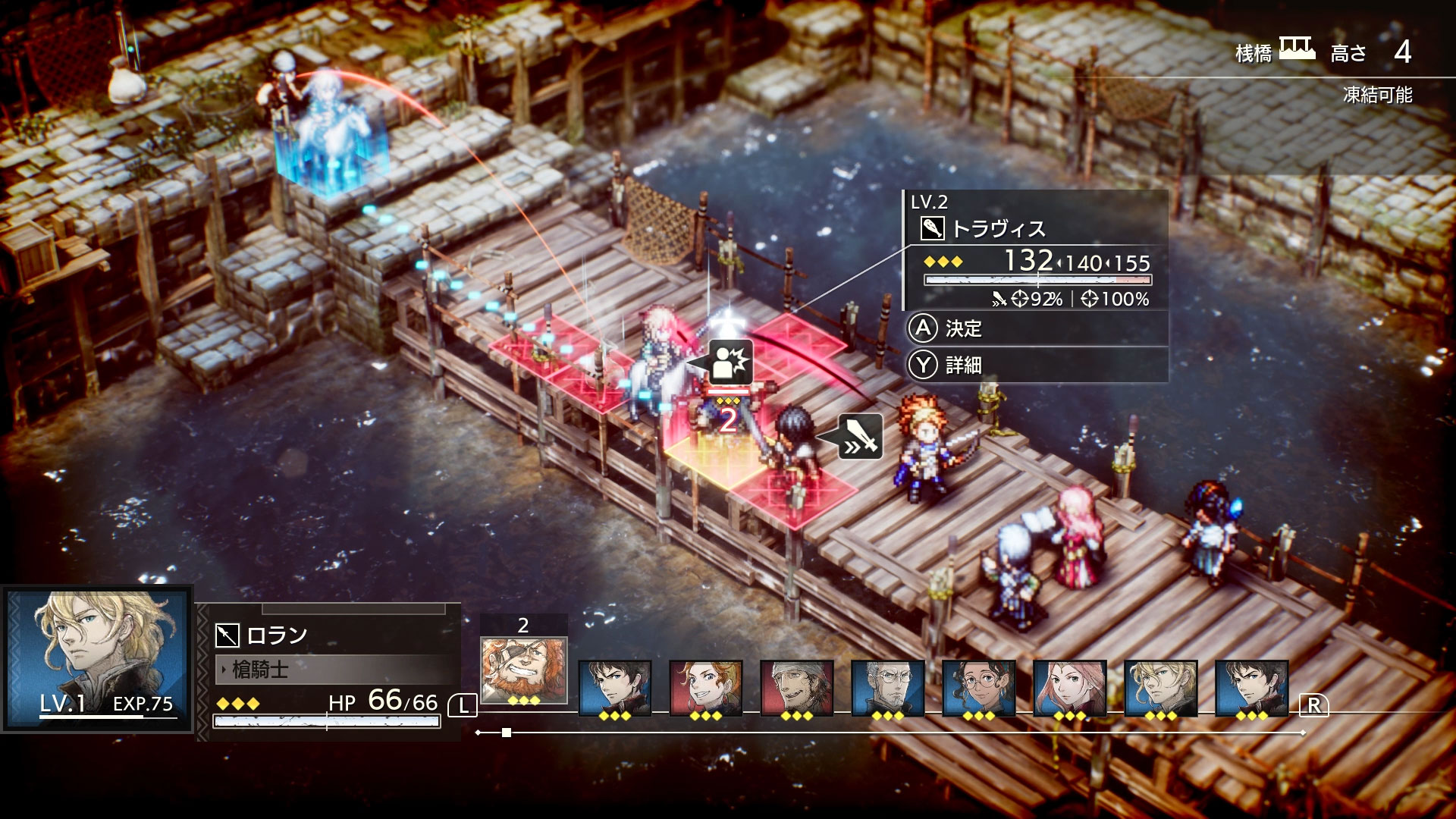Select Travis's eye-patched portrait in turn order

tap(523, 670)
